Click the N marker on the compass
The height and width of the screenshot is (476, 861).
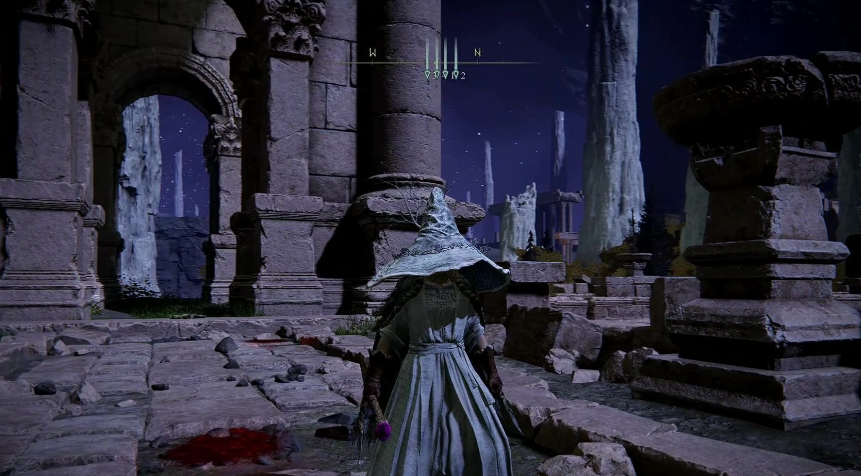pyautogui.click(x=478, y=52)
